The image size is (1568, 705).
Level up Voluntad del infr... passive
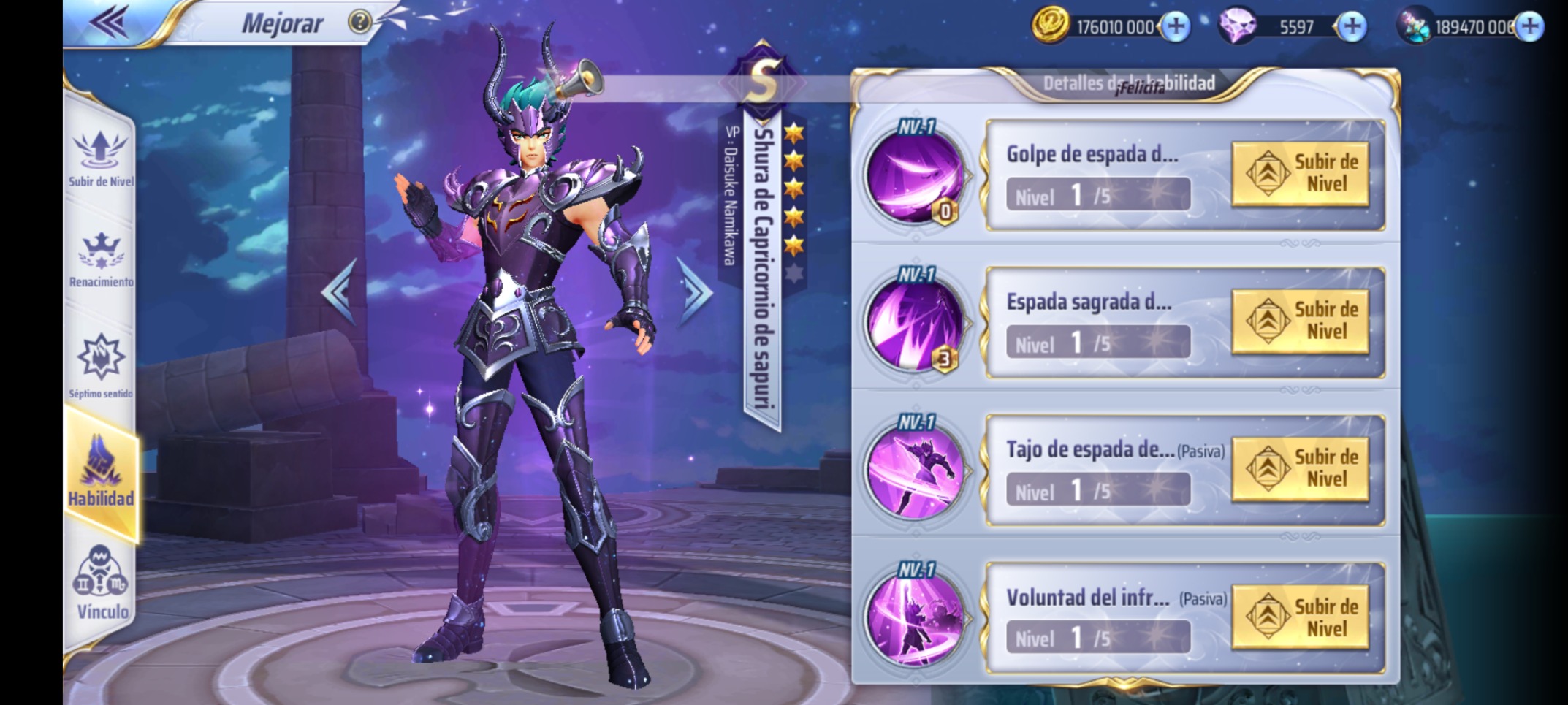(x=1300, y=617)
